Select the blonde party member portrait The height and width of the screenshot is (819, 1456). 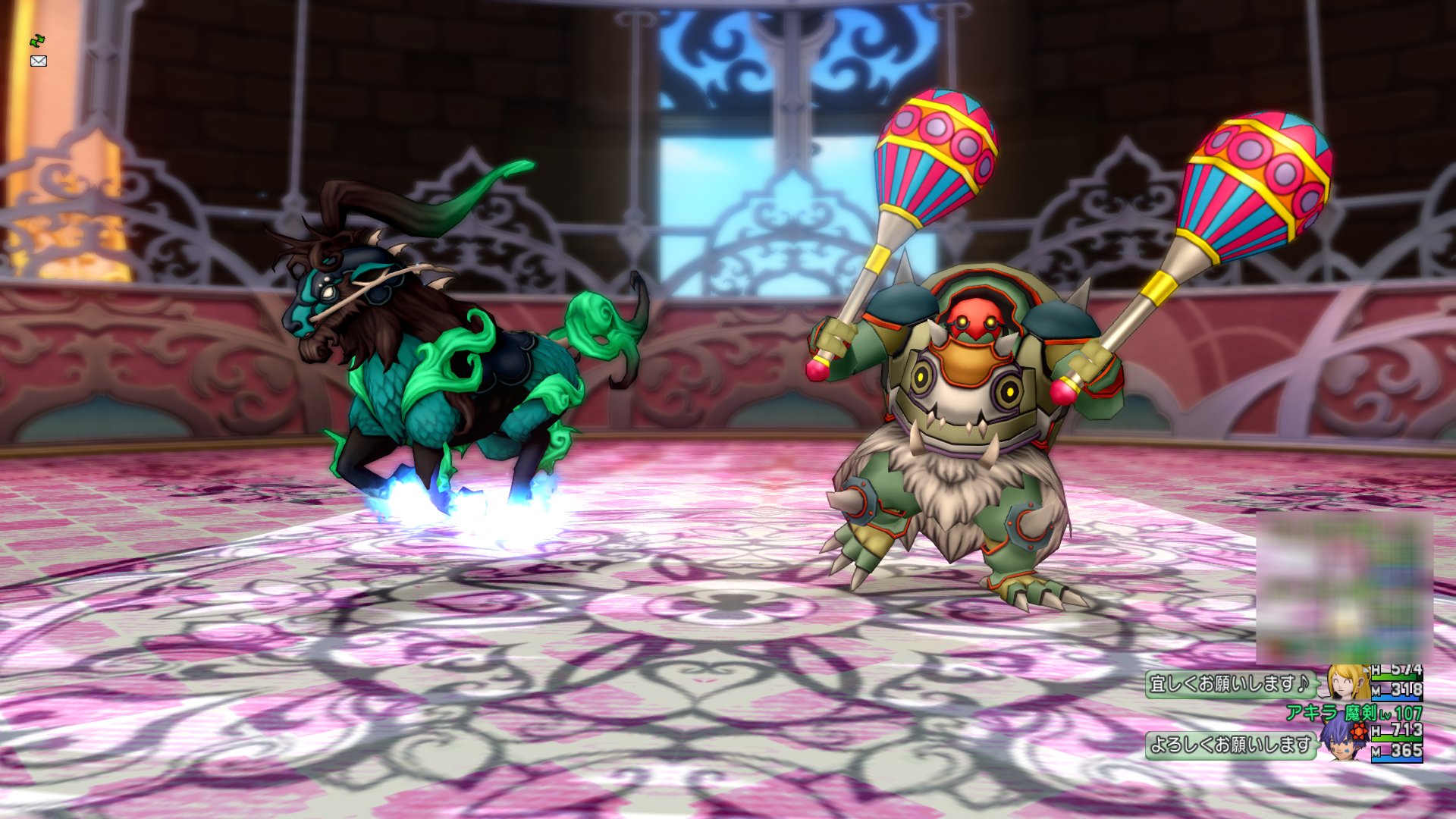click(1348, 682)
